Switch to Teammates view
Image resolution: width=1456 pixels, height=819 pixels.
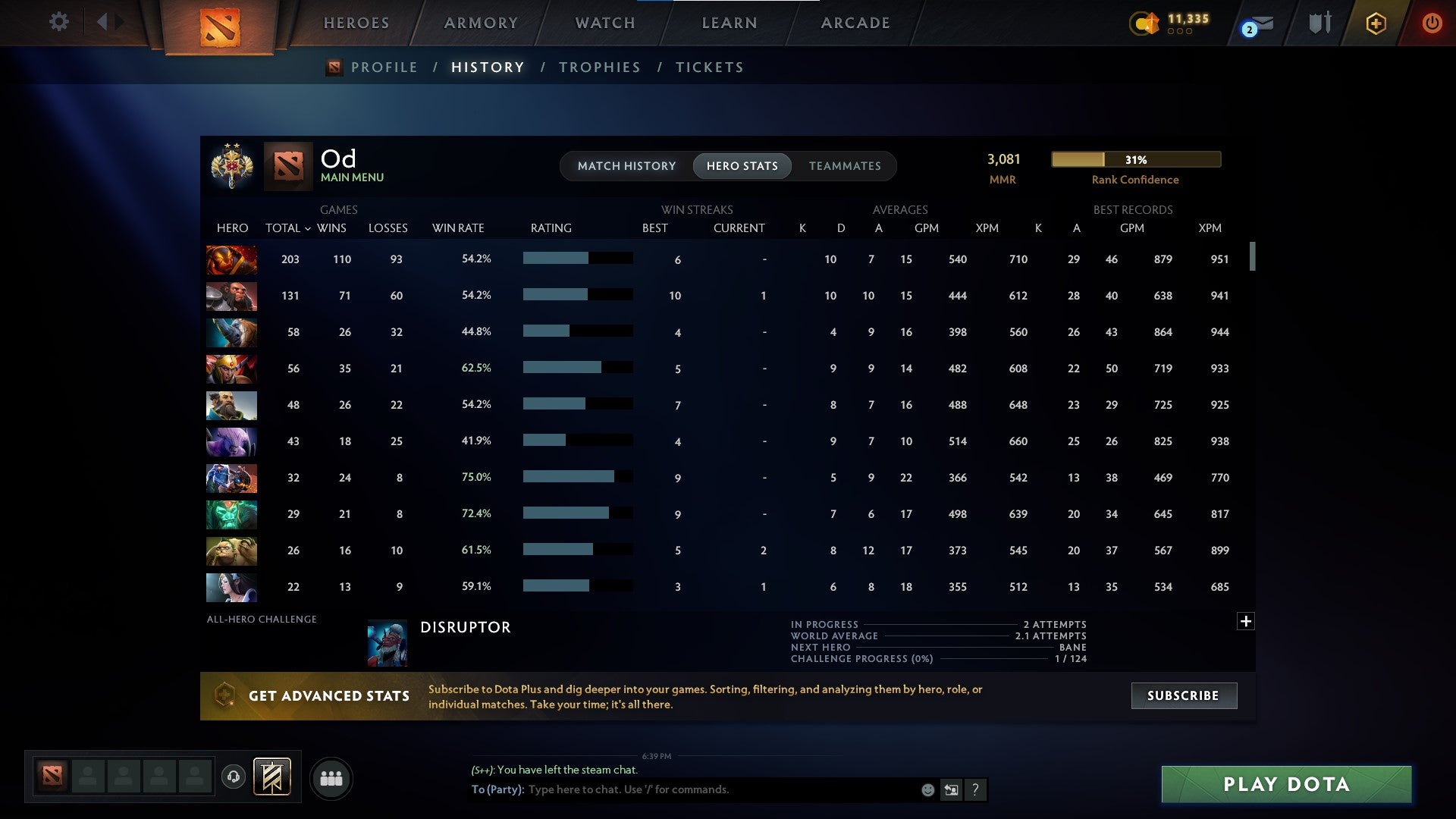[x=845, y=165]
